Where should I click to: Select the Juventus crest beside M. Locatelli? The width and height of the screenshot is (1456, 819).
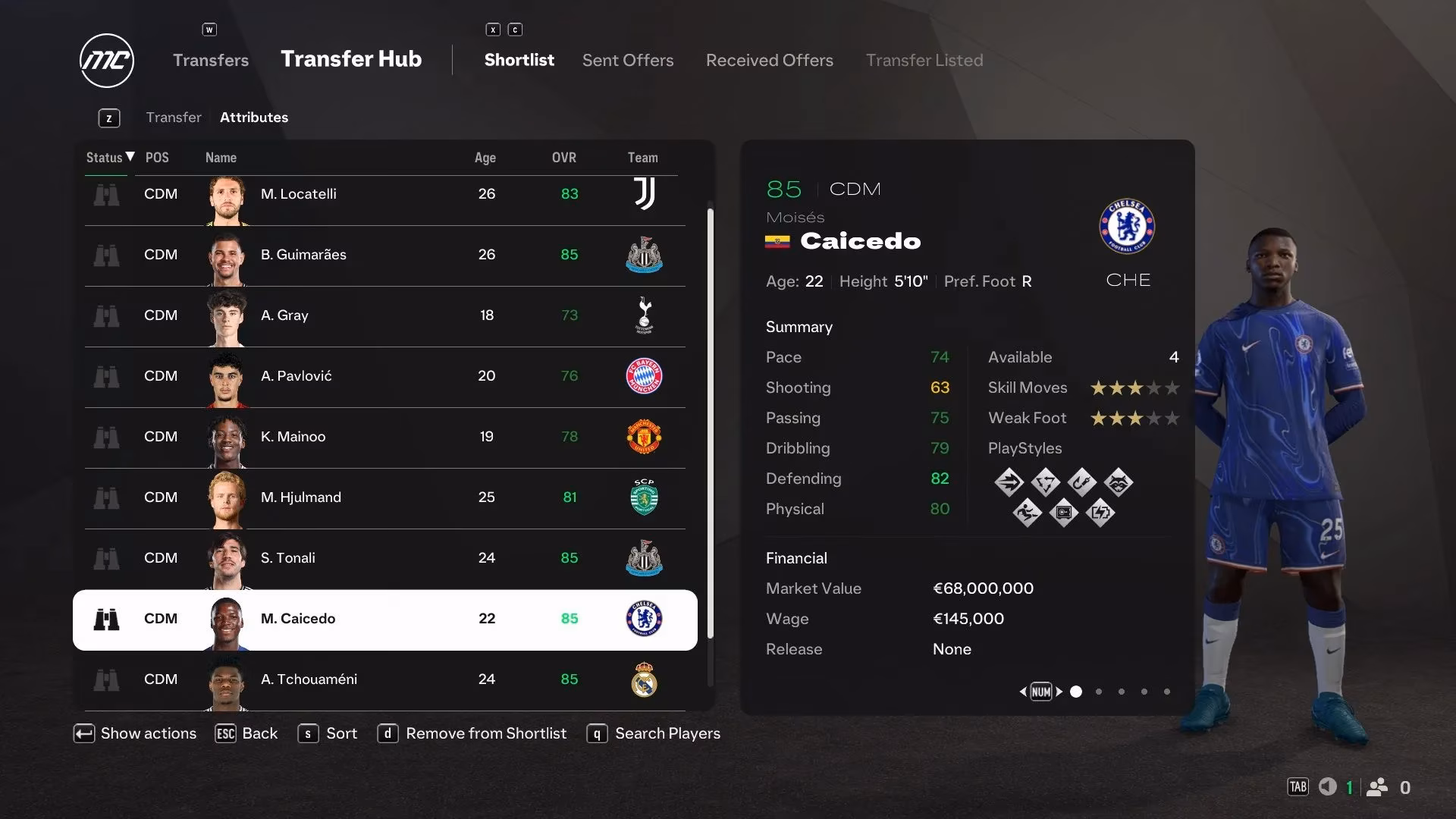pyautogui.click(x=644, y=195)
